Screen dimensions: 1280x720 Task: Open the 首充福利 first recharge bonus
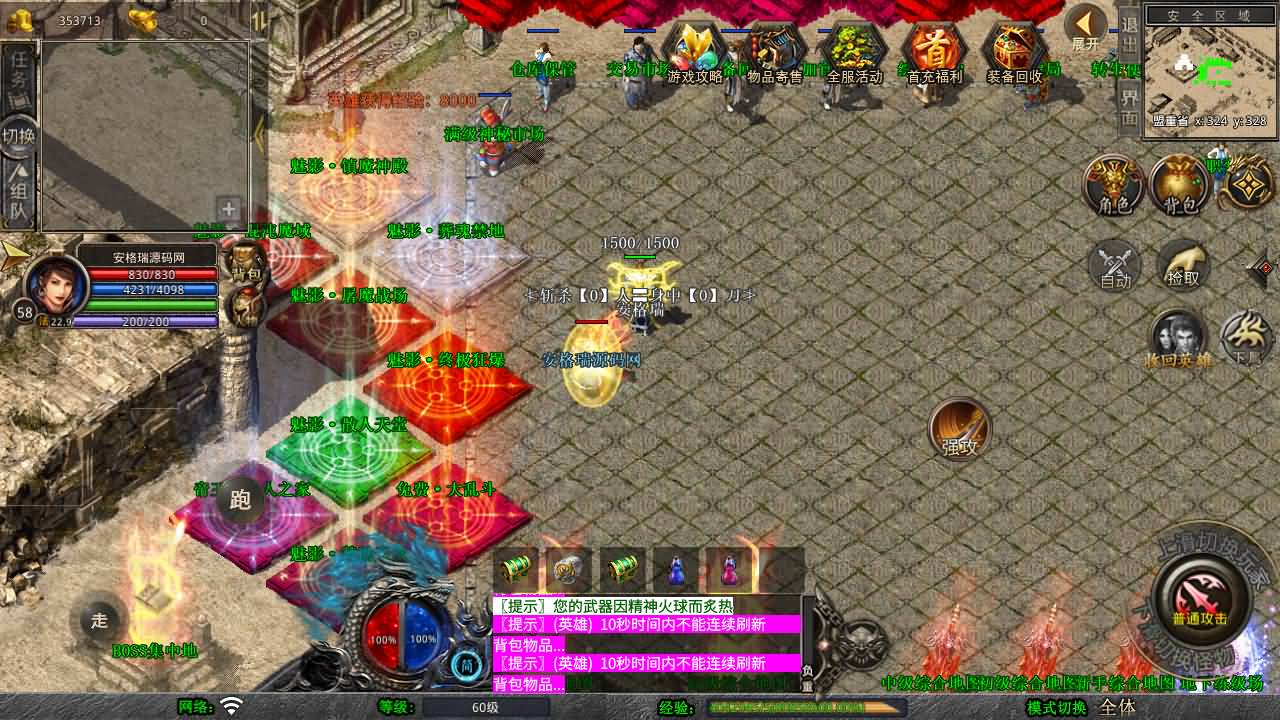pyautogui.click(x=935, y=53)
